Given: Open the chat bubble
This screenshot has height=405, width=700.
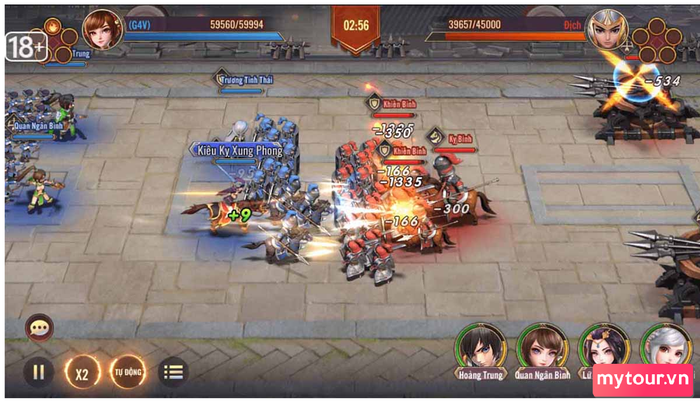Looking at the screenshot, I should [x=40, y=327].
